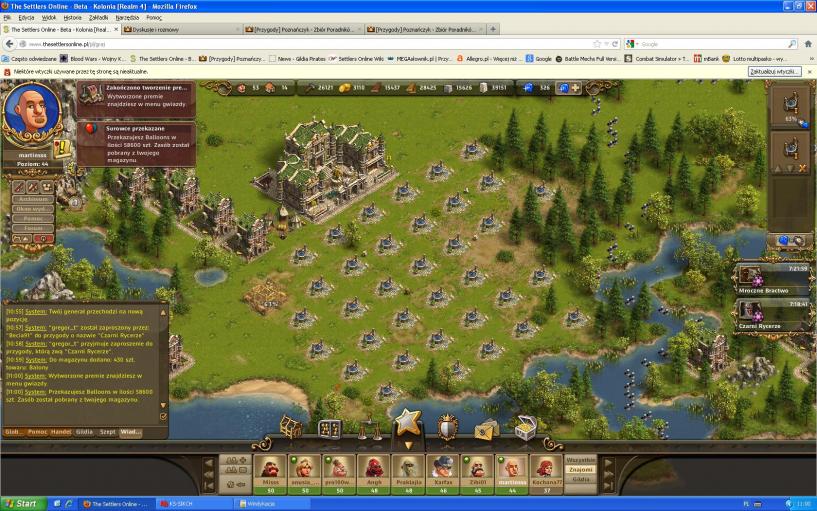Switch to the Pomoc chat tab
The image size is (817, 511).
click(38, 432)
